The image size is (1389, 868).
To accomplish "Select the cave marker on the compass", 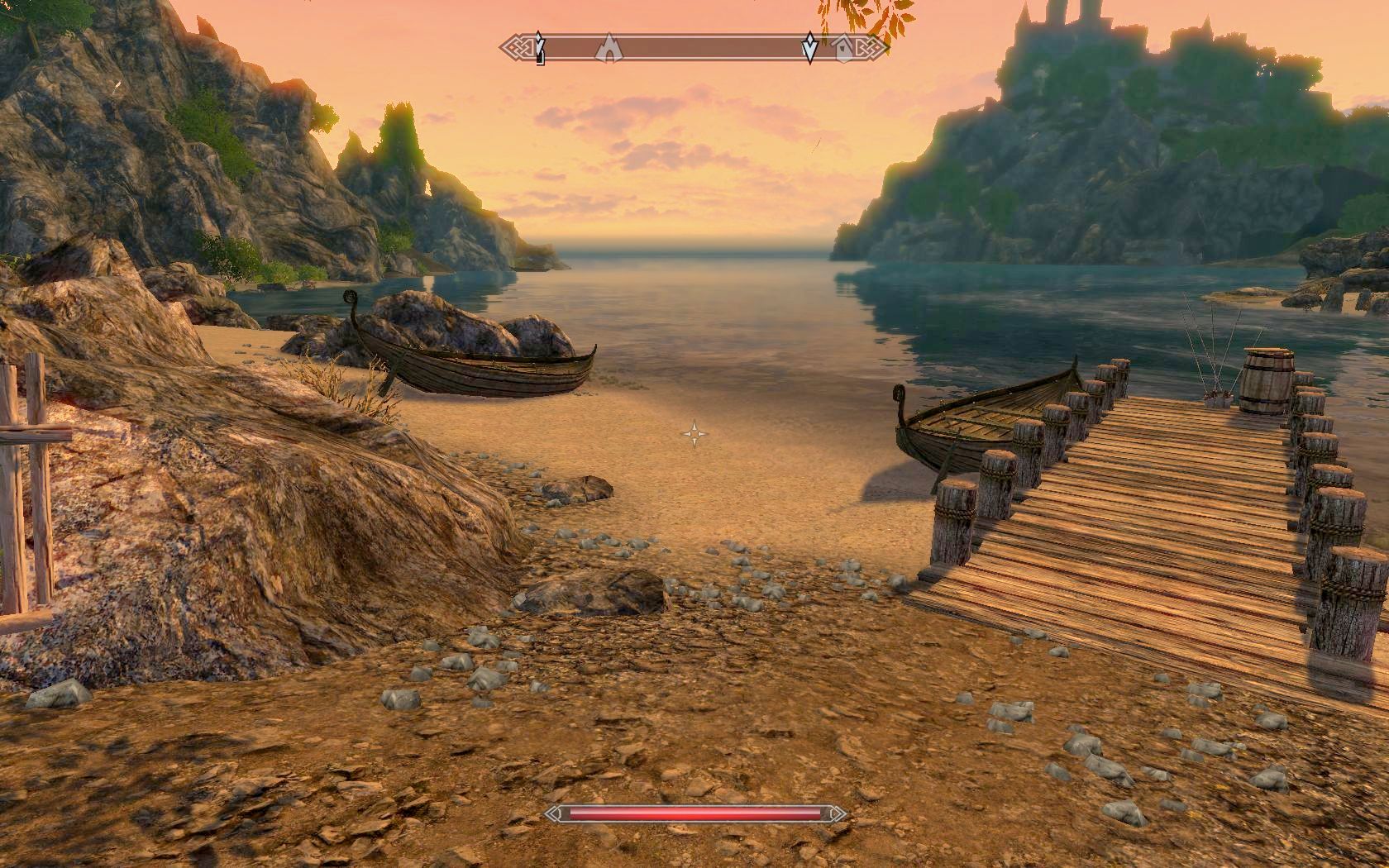I will coord(608,48).
